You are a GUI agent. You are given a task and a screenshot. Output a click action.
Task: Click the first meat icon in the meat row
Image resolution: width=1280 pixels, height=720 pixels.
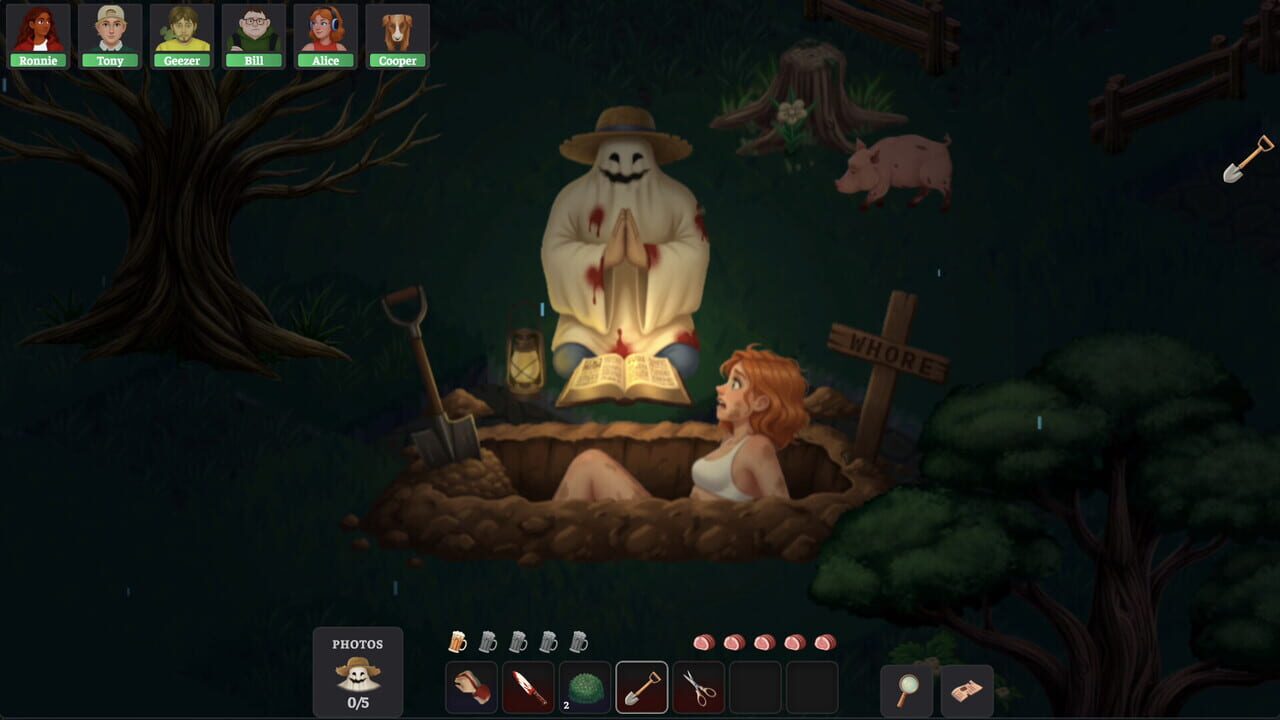(703, 643)
